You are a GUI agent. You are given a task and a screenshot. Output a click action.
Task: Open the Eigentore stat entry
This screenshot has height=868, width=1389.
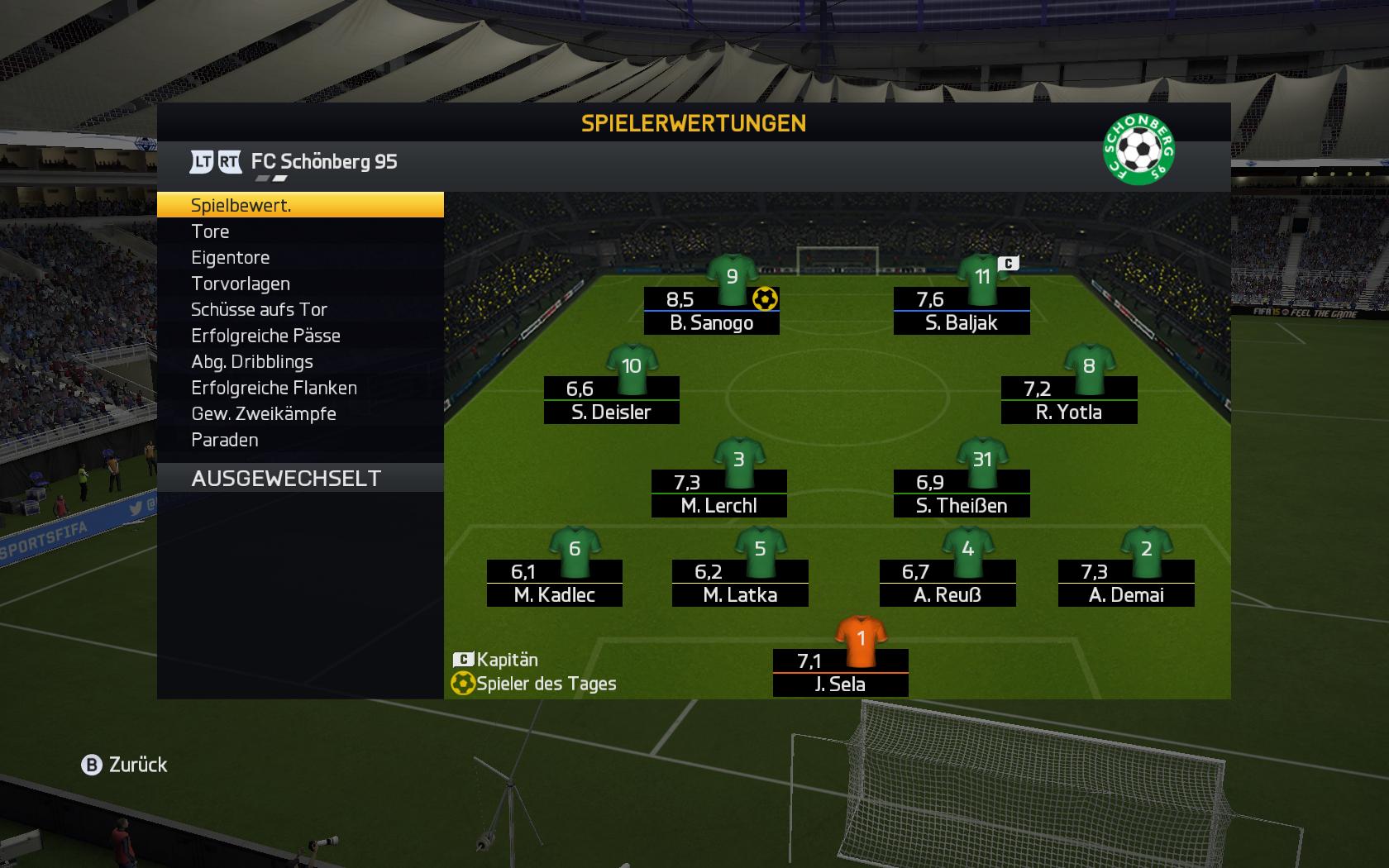point(299,258)
